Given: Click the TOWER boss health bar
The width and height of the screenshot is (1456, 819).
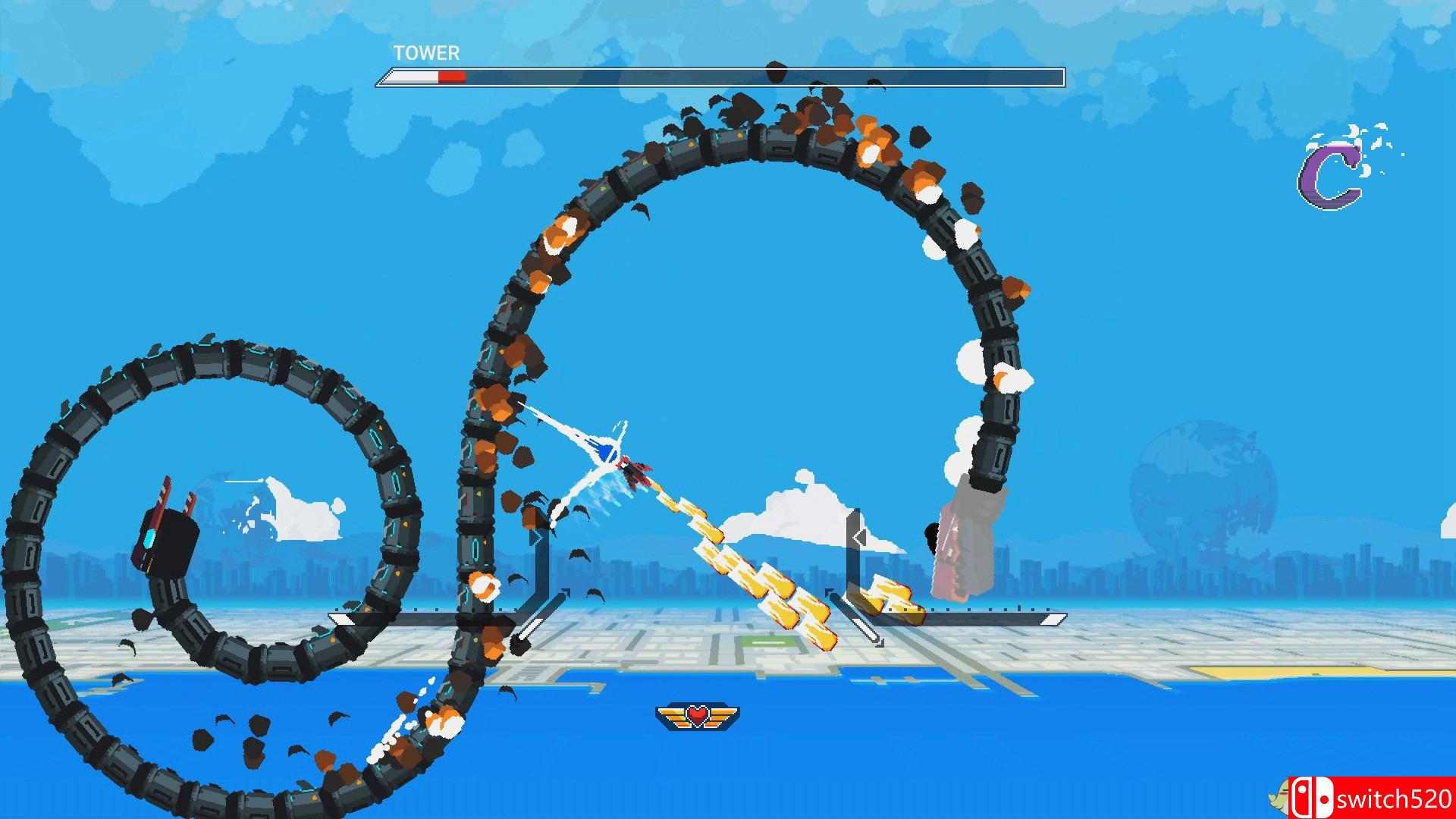Looking at the screenshot, I should coord(720,75).
